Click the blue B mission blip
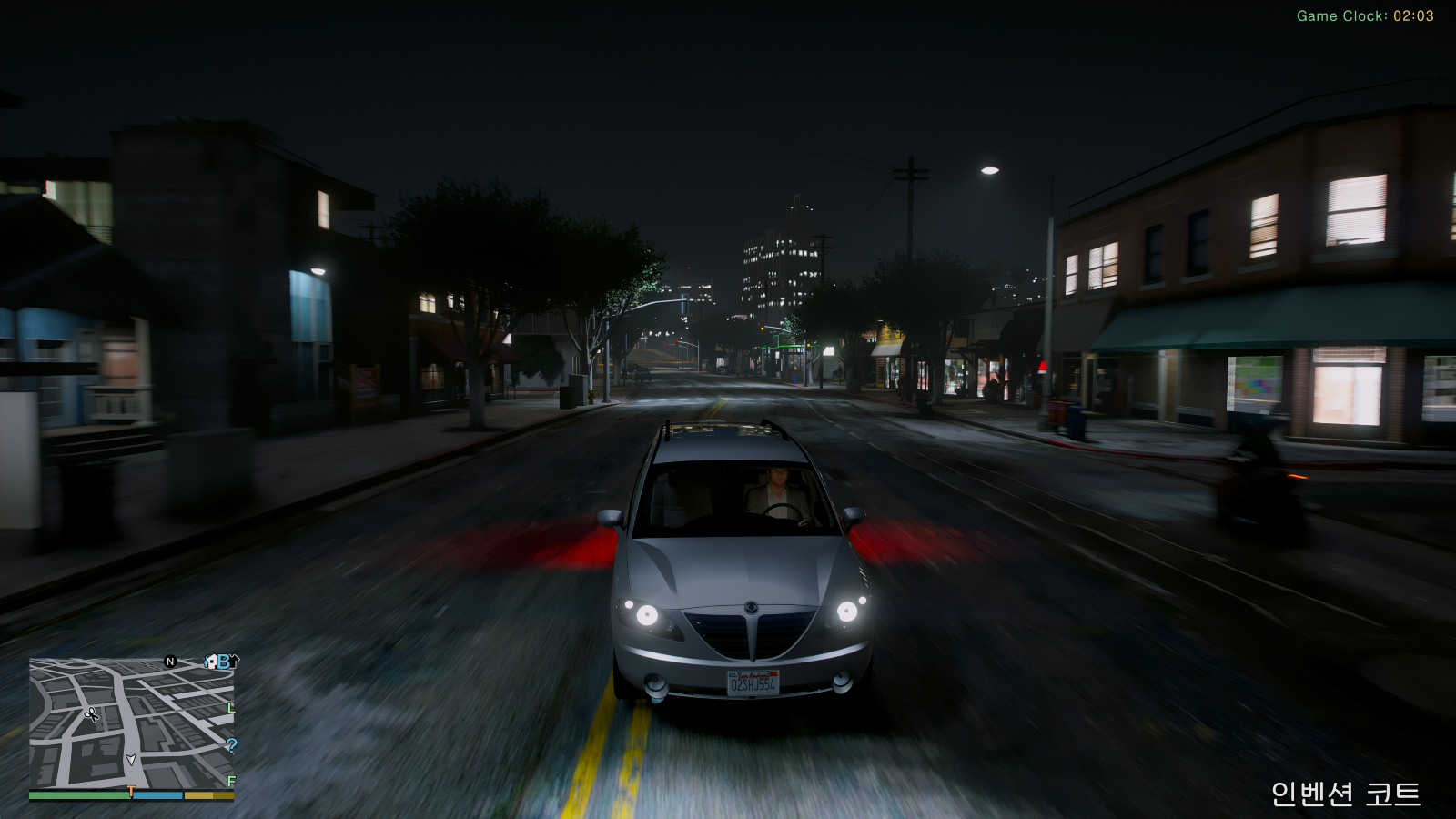This screenshot has width=1456, height=819. pos(223,662)
